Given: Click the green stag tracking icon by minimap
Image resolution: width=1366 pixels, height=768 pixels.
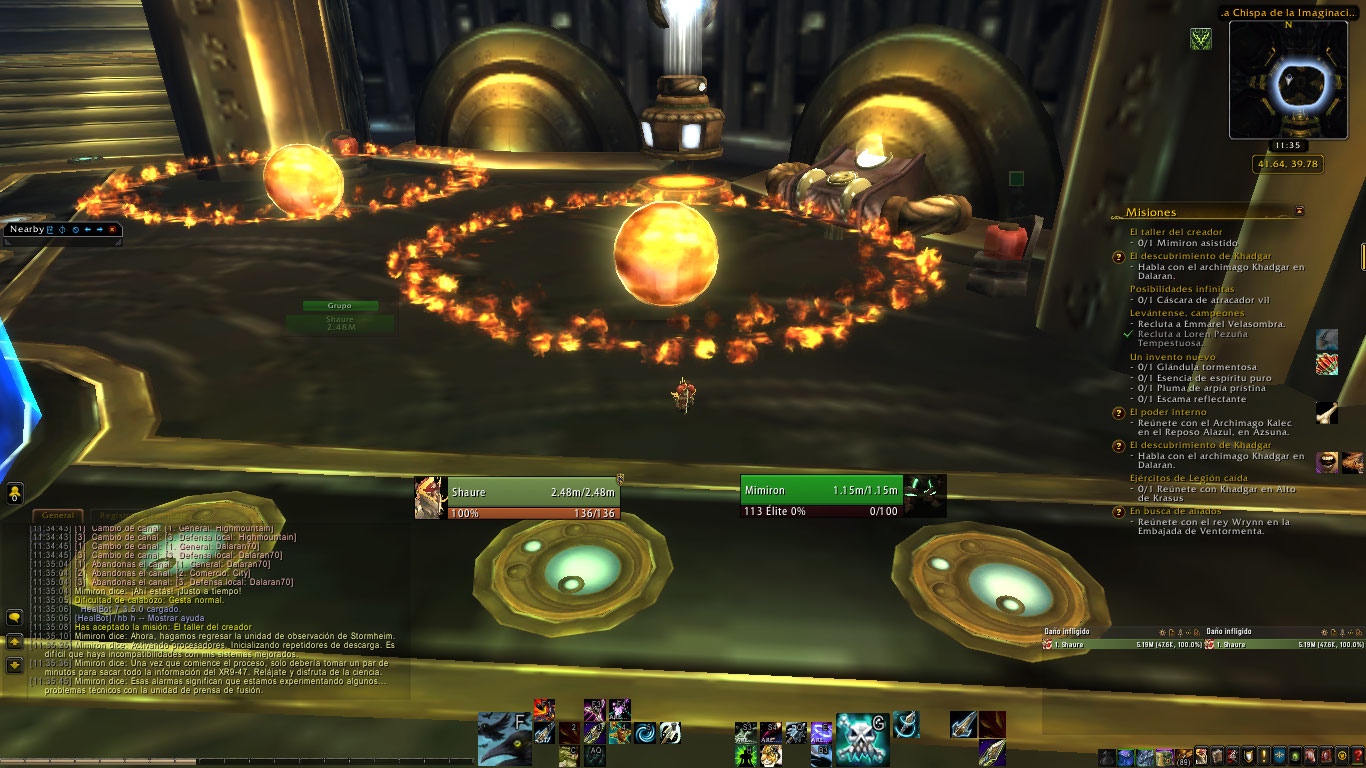Looking at the screenshot, I should point(1201,39).
